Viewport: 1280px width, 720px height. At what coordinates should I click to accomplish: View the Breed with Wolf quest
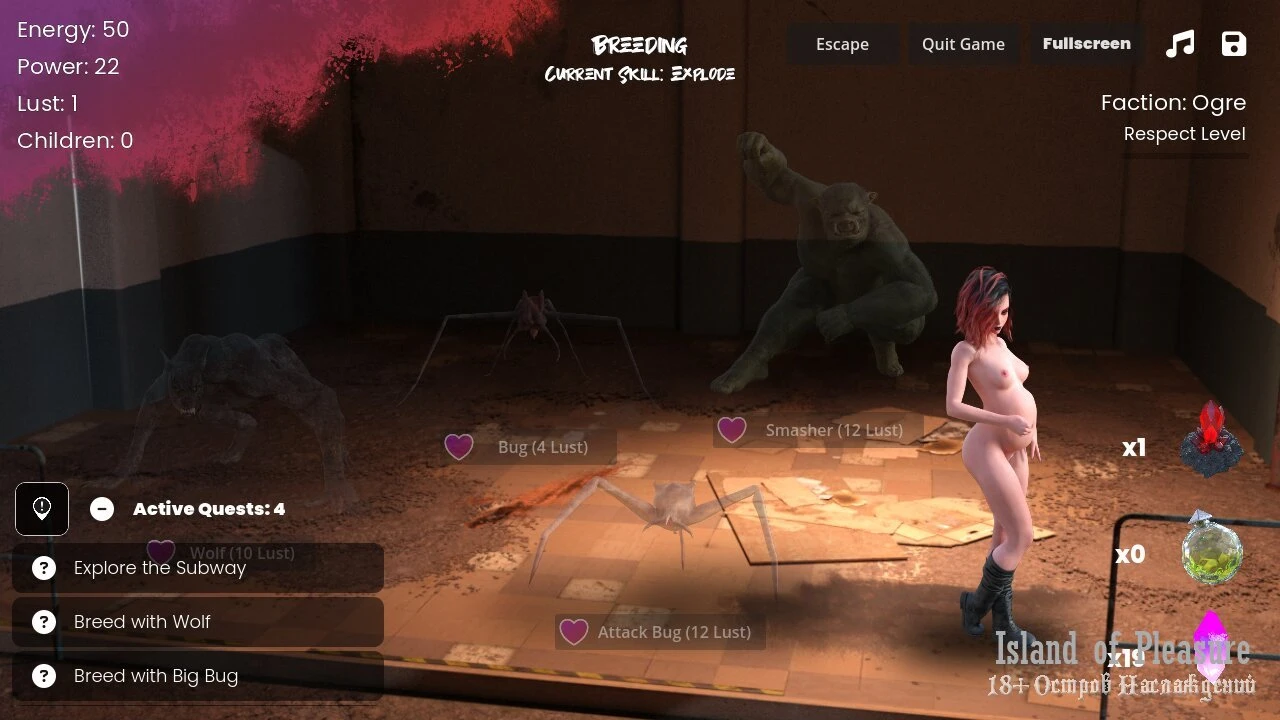pyautogui.click(x=198, y=622)
